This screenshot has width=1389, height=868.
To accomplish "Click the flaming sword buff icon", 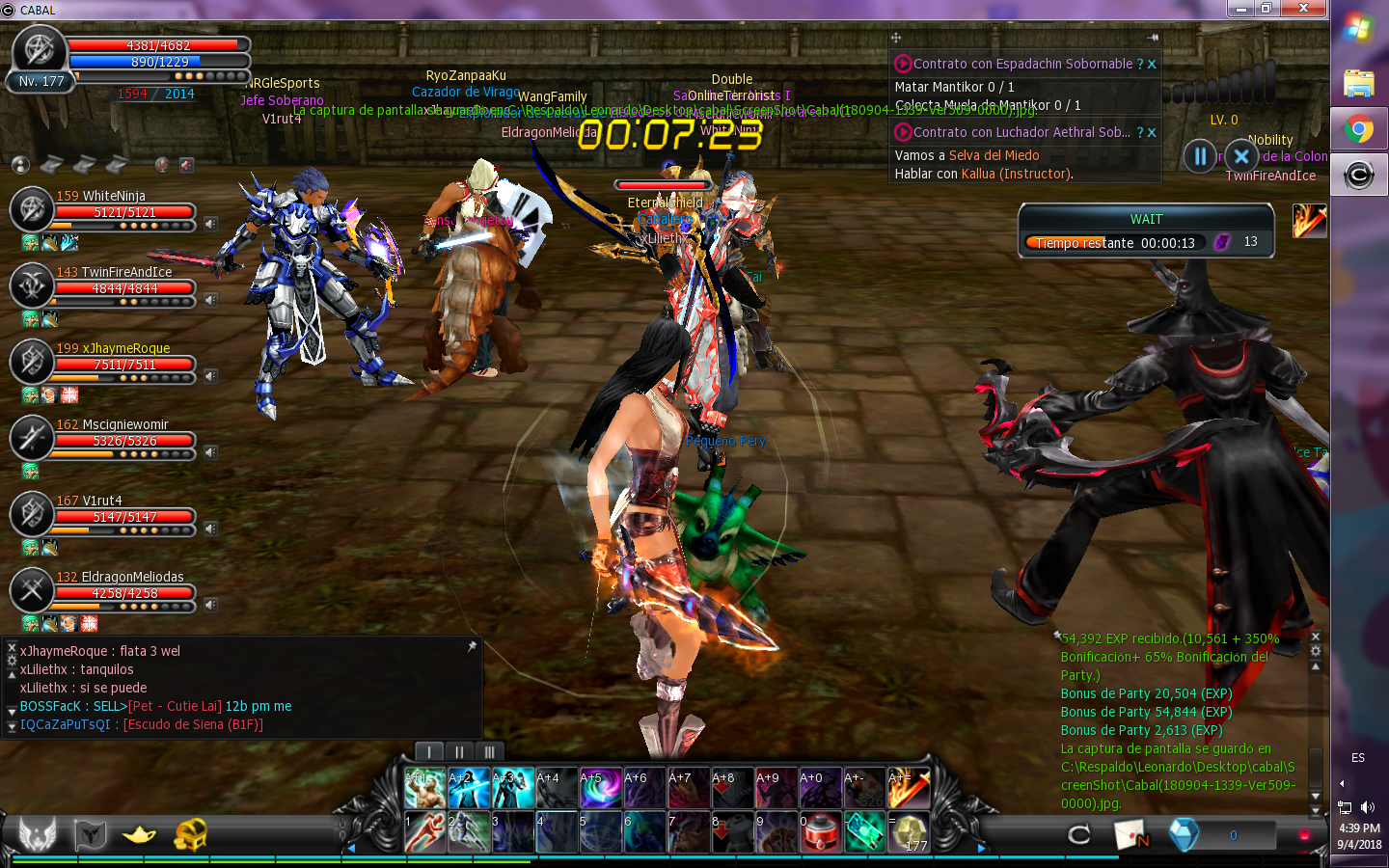I will coord(1309,221).
